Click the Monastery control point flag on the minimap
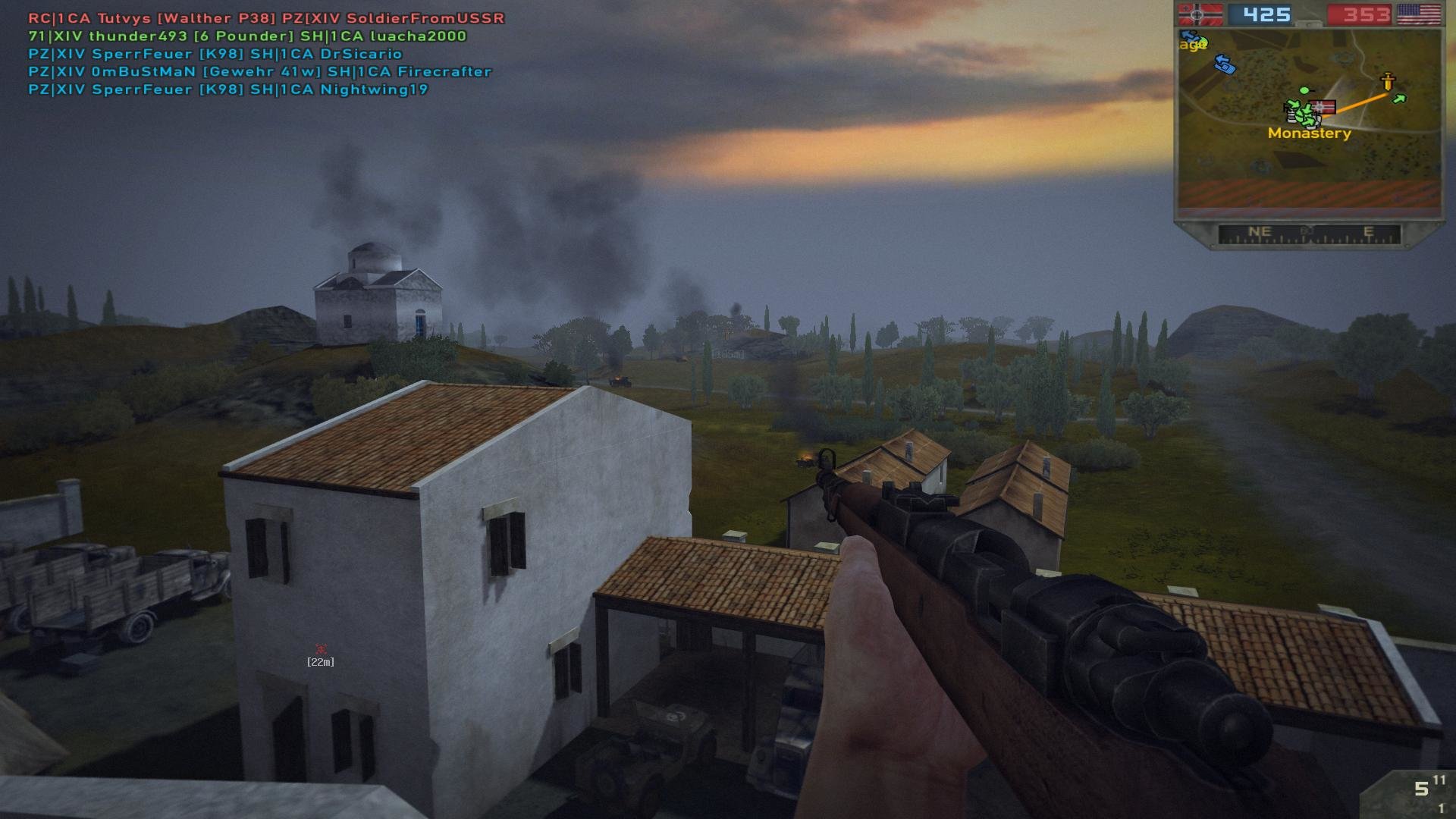 click(1323, 108)
